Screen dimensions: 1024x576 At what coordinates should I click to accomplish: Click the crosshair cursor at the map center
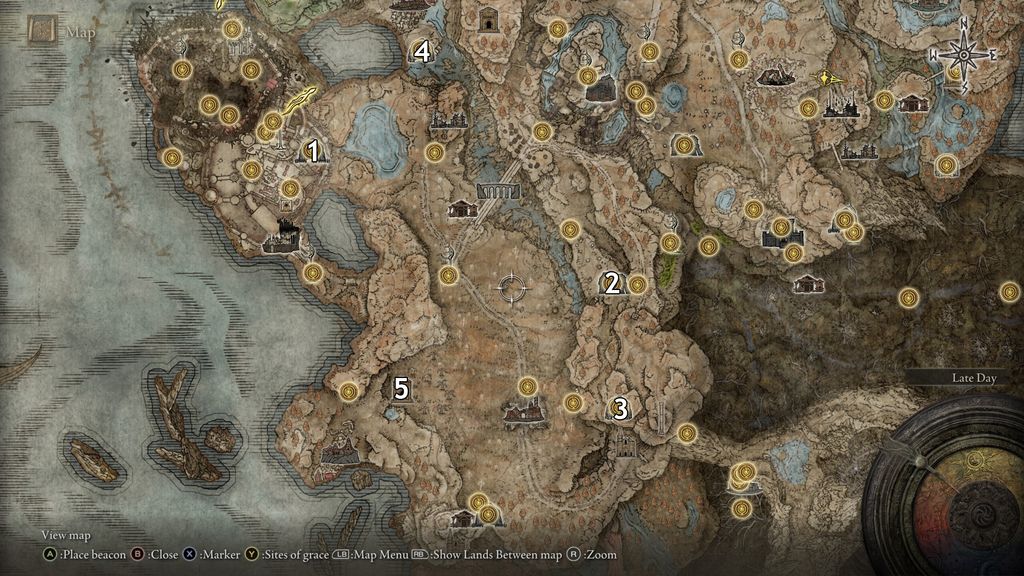513,288
